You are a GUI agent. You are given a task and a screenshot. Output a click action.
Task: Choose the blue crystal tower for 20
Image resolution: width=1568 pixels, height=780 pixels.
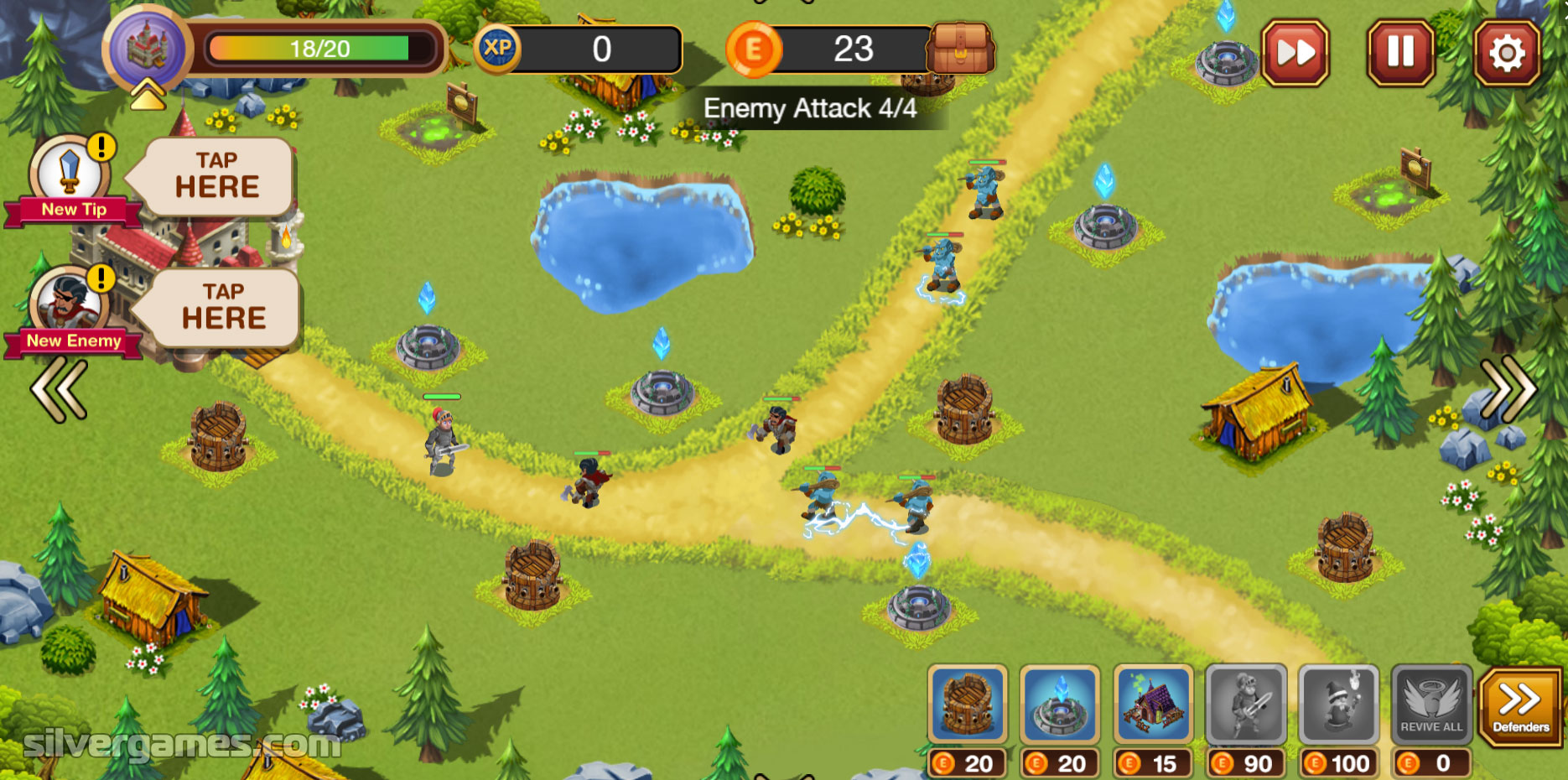pyautogui.click(x=1060, y=705)
